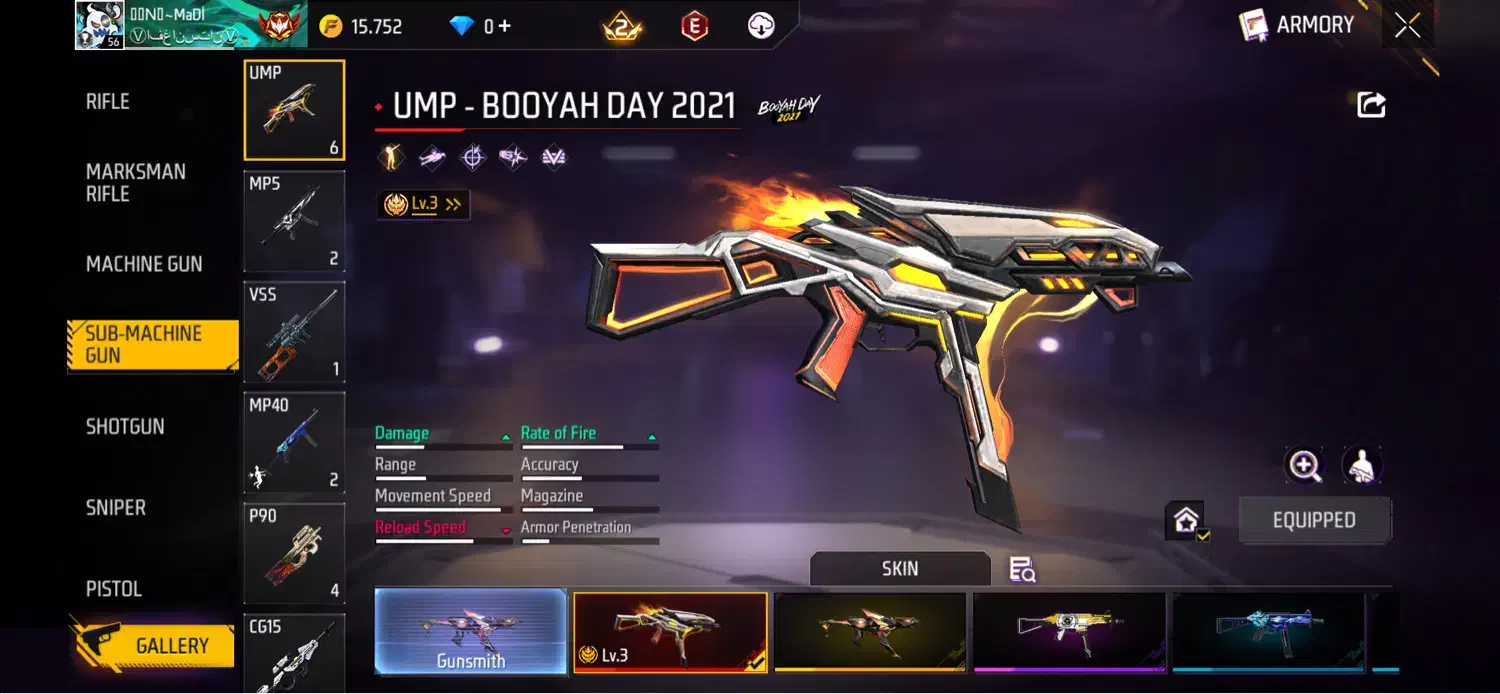Switch to the Pistol category

[x=113, y=589]
